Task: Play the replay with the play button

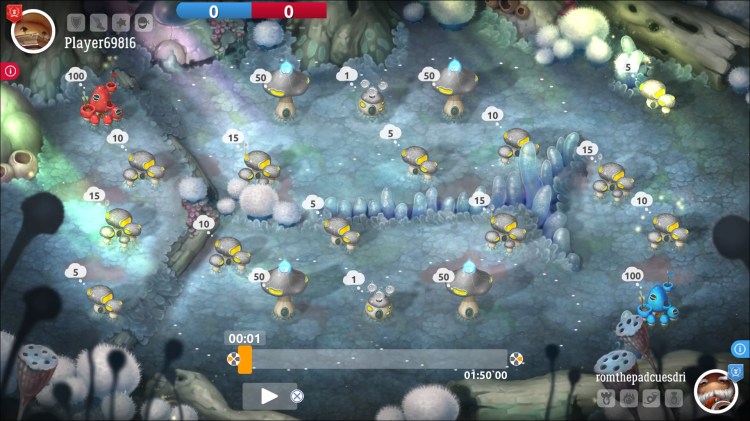Action: pos(268,396)
